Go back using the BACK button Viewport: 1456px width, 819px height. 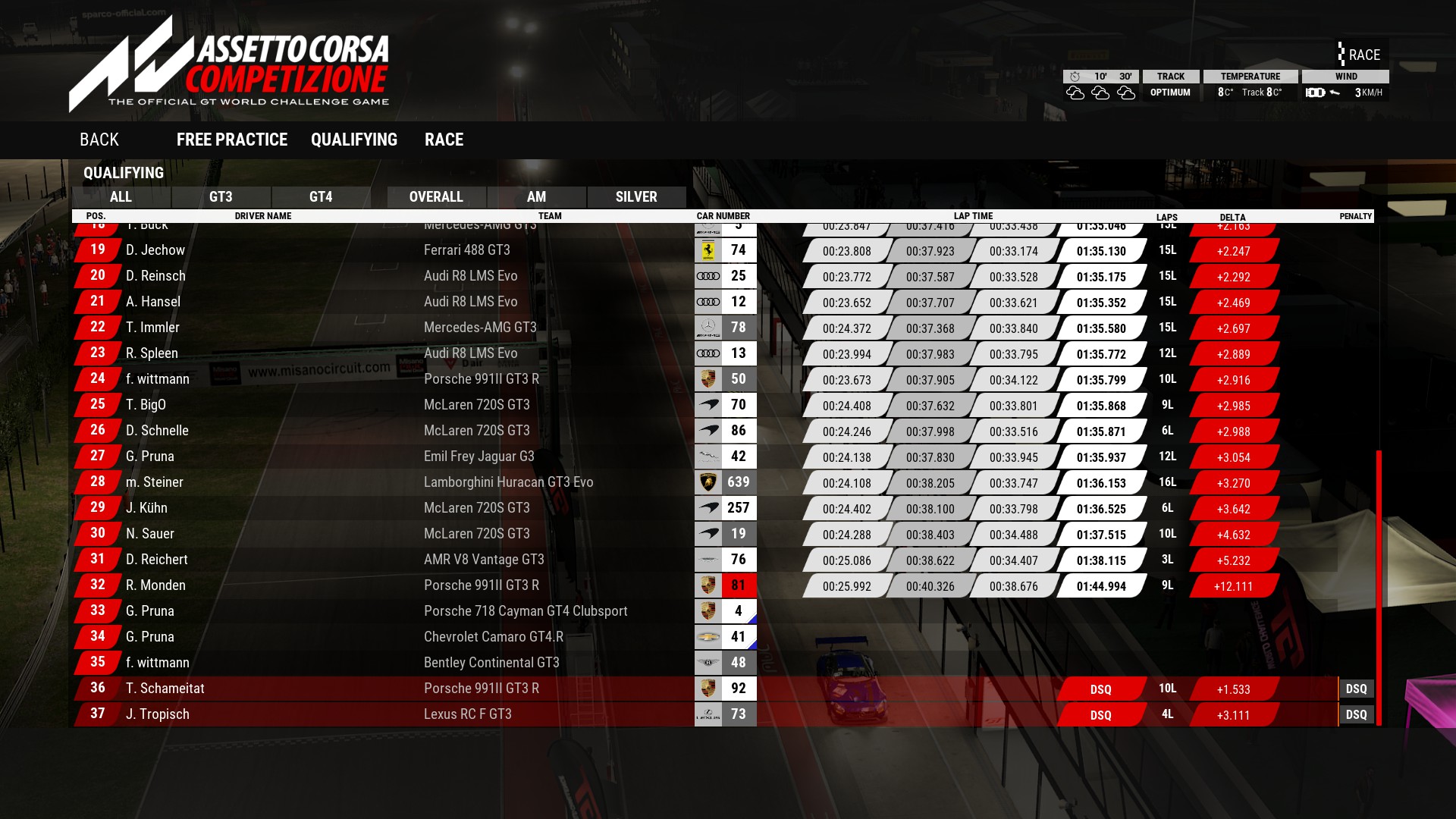[99, 140]
